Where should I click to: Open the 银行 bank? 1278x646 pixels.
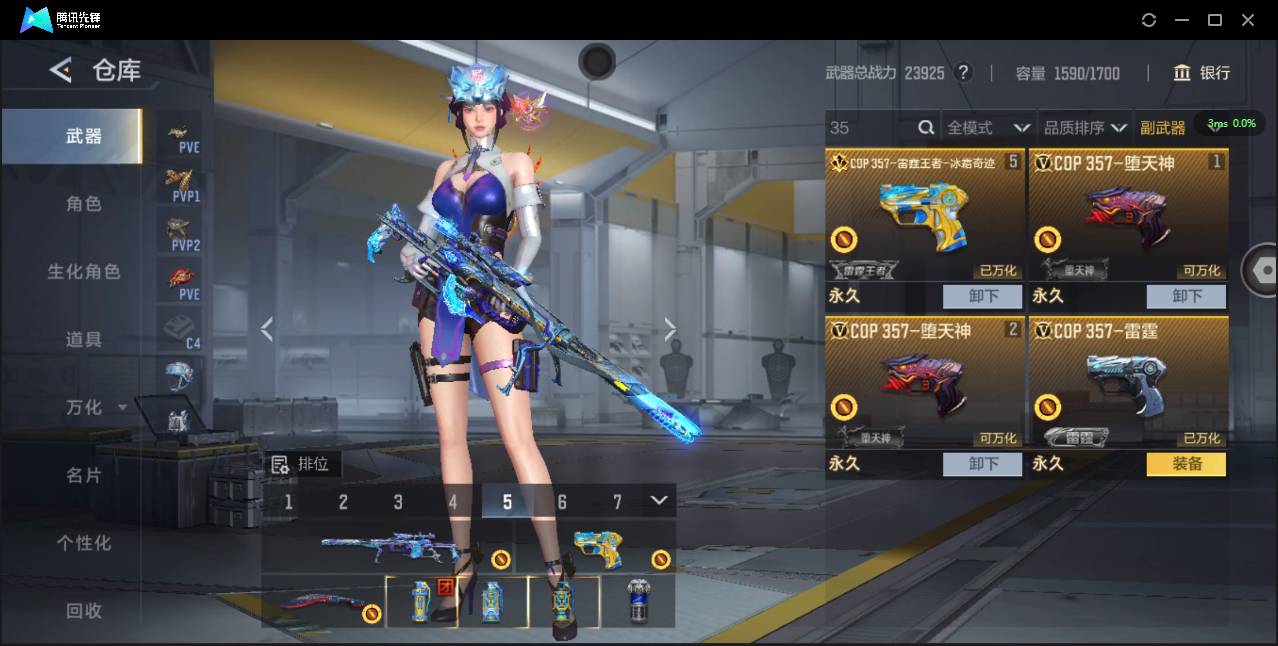[1203, 73]
